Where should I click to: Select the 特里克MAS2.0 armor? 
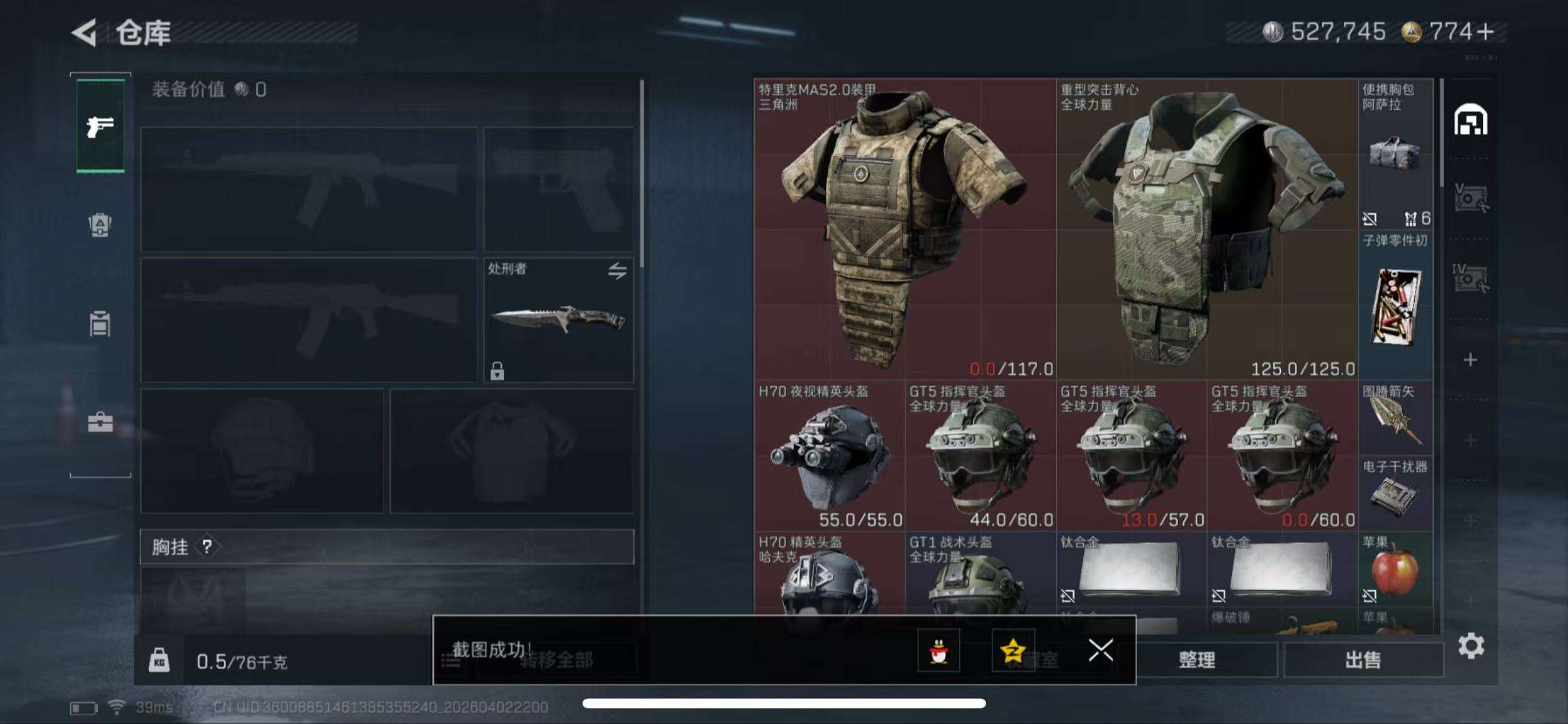[904, 228]
